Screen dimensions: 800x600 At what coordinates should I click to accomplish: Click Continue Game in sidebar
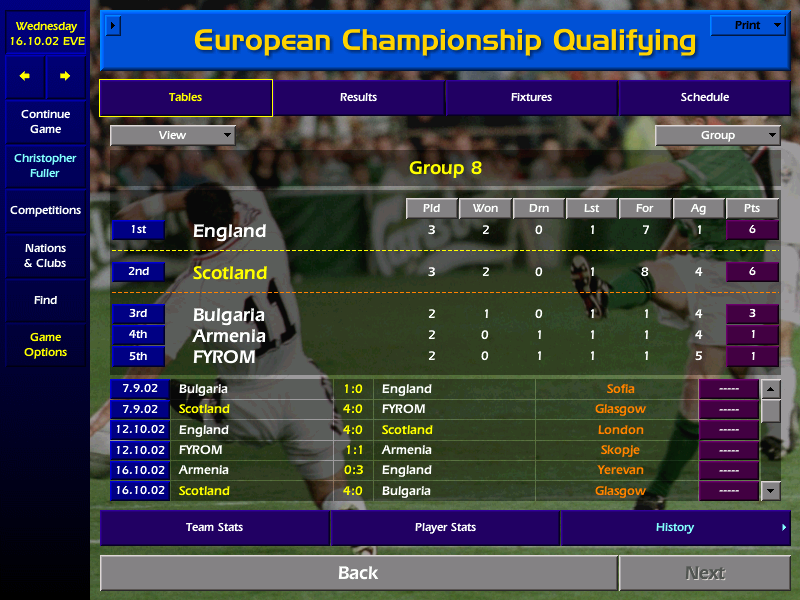[45, 122]
